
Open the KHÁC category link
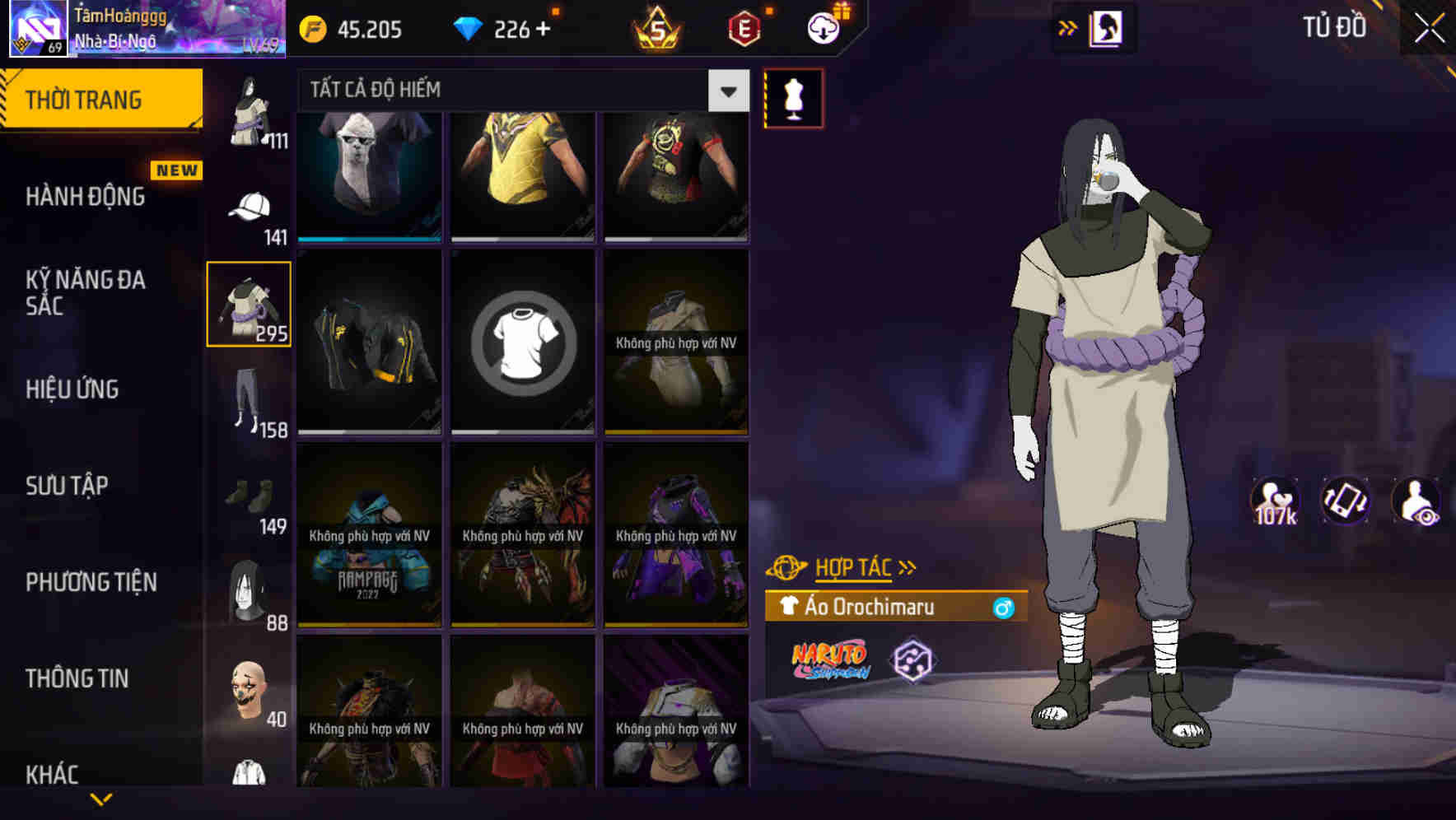click(54, 774)
